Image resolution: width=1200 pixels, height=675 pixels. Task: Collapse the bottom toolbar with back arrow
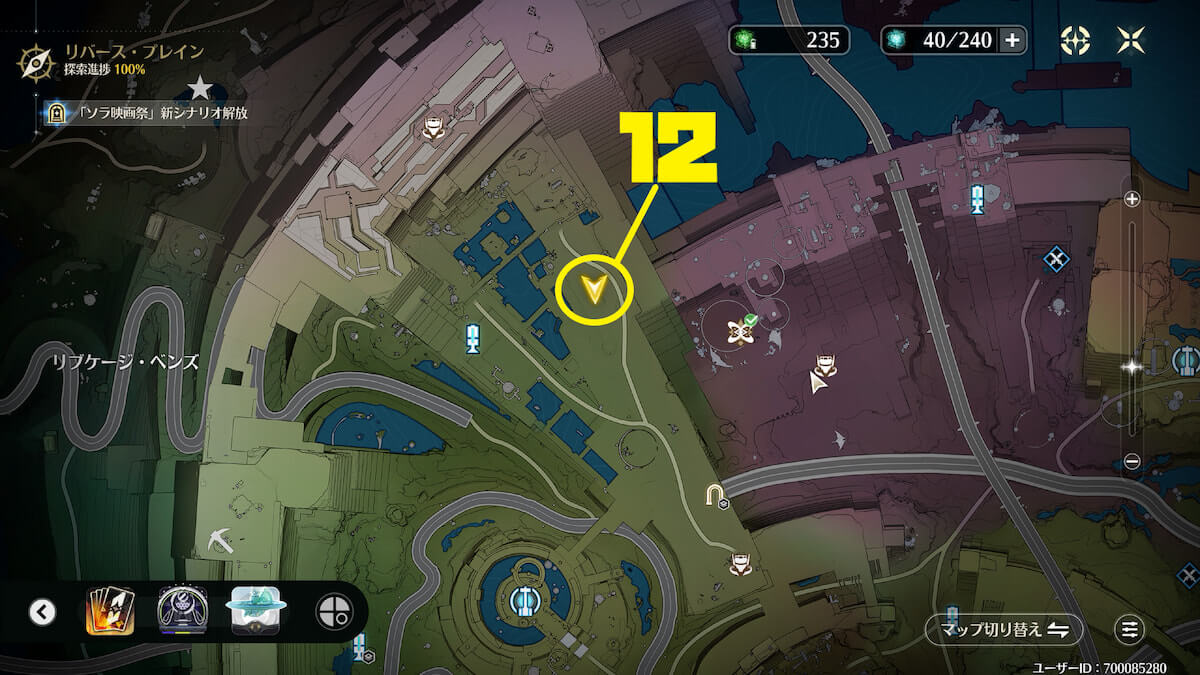point(42,611)
